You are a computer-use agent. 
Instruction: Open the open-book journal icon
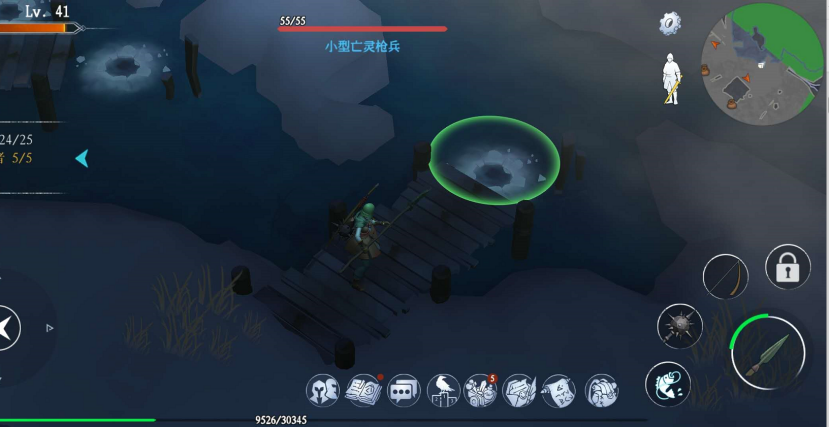click(x=363, y=391)
